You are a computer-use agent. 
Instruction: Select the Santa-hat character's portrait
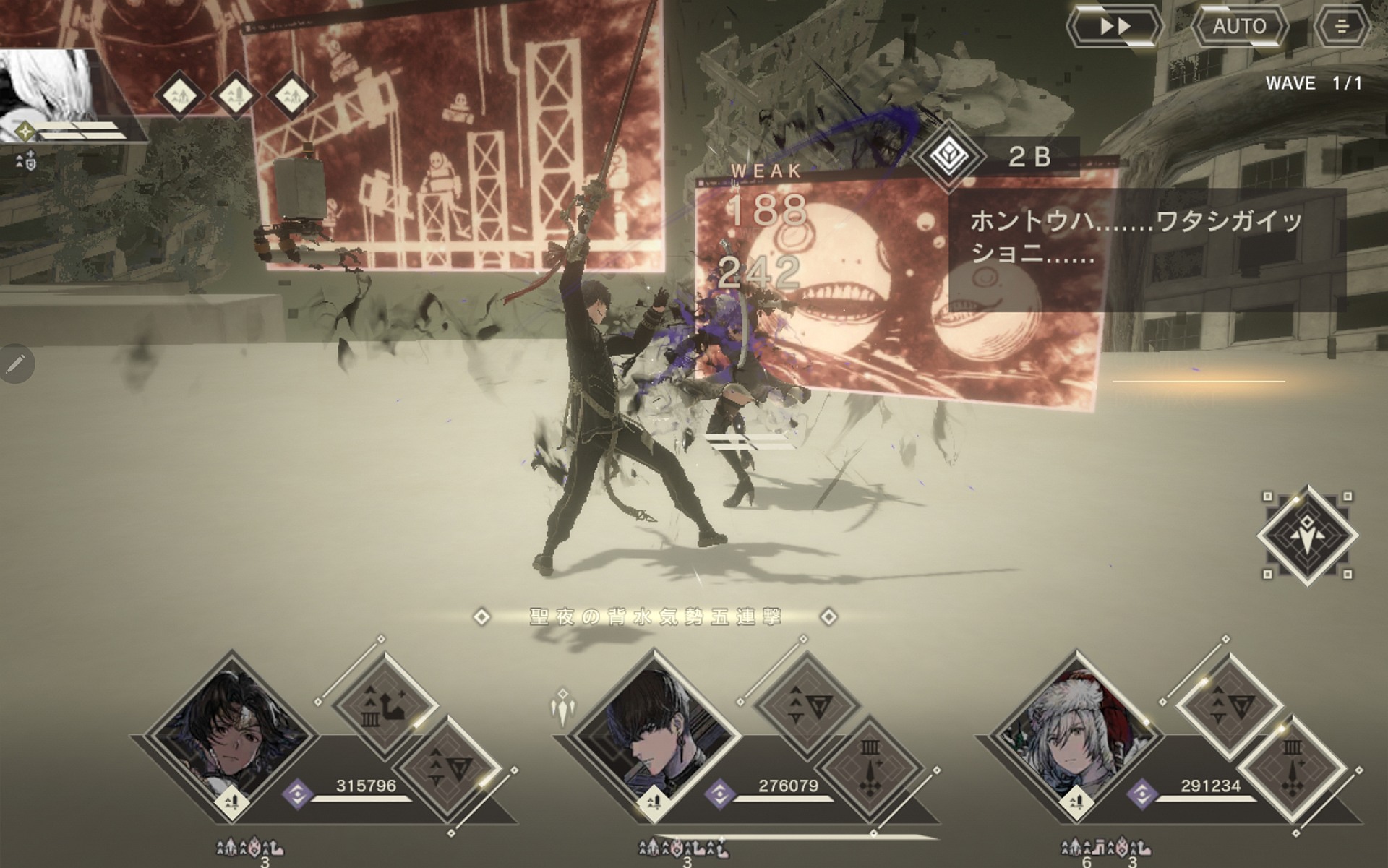click(x=1077, y=737)
